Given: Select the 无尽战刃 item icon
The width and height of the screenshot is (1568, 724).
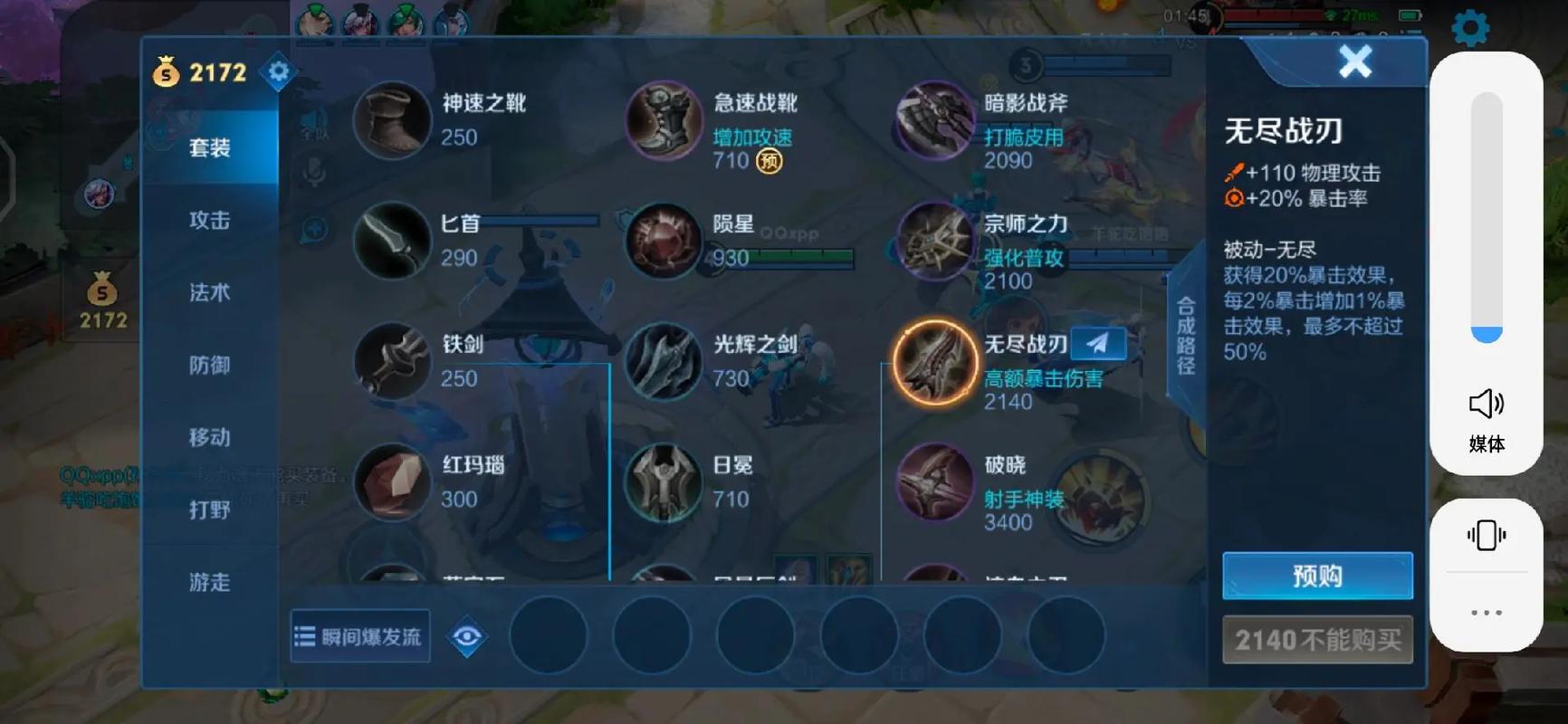Looking at the screenshot, I should click(934, 363).
